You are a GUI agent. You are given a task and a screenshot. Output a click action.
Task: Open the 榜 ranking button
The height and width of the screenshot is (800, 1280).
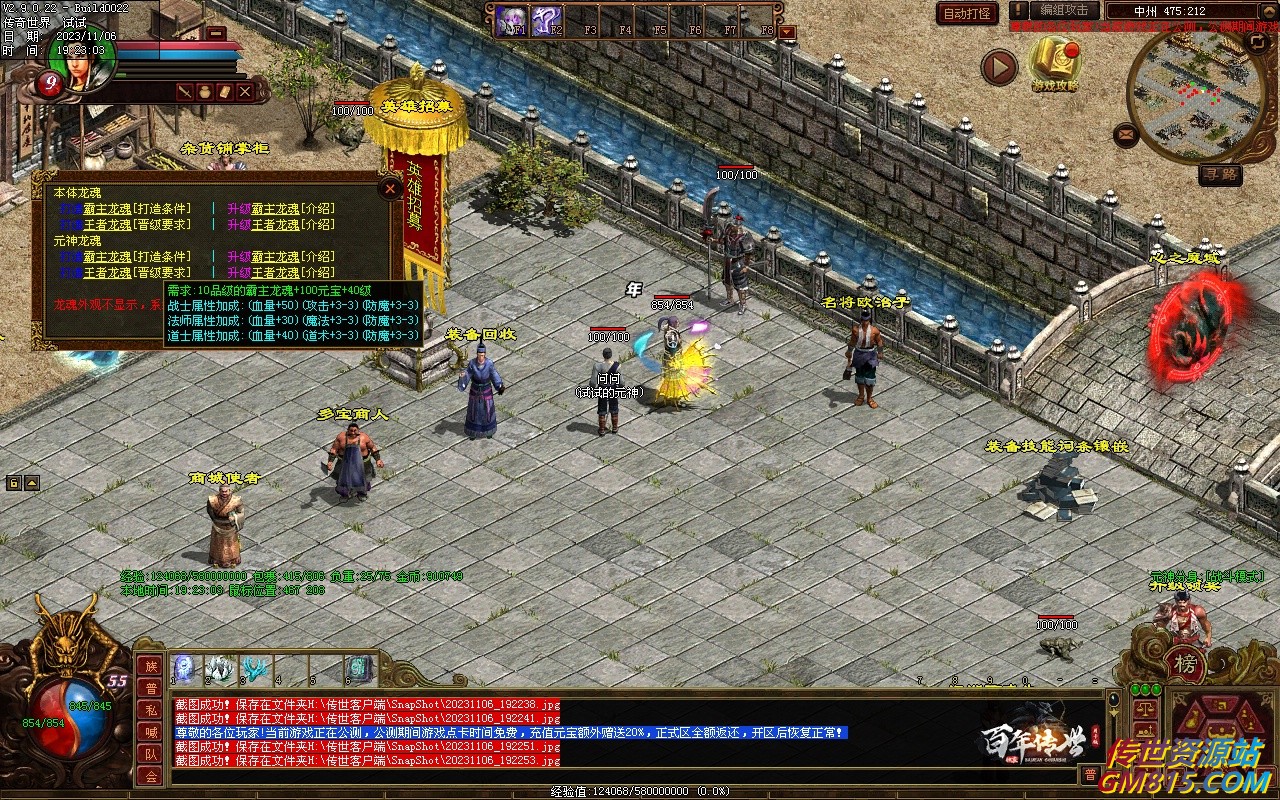(x=1185, y=664)
